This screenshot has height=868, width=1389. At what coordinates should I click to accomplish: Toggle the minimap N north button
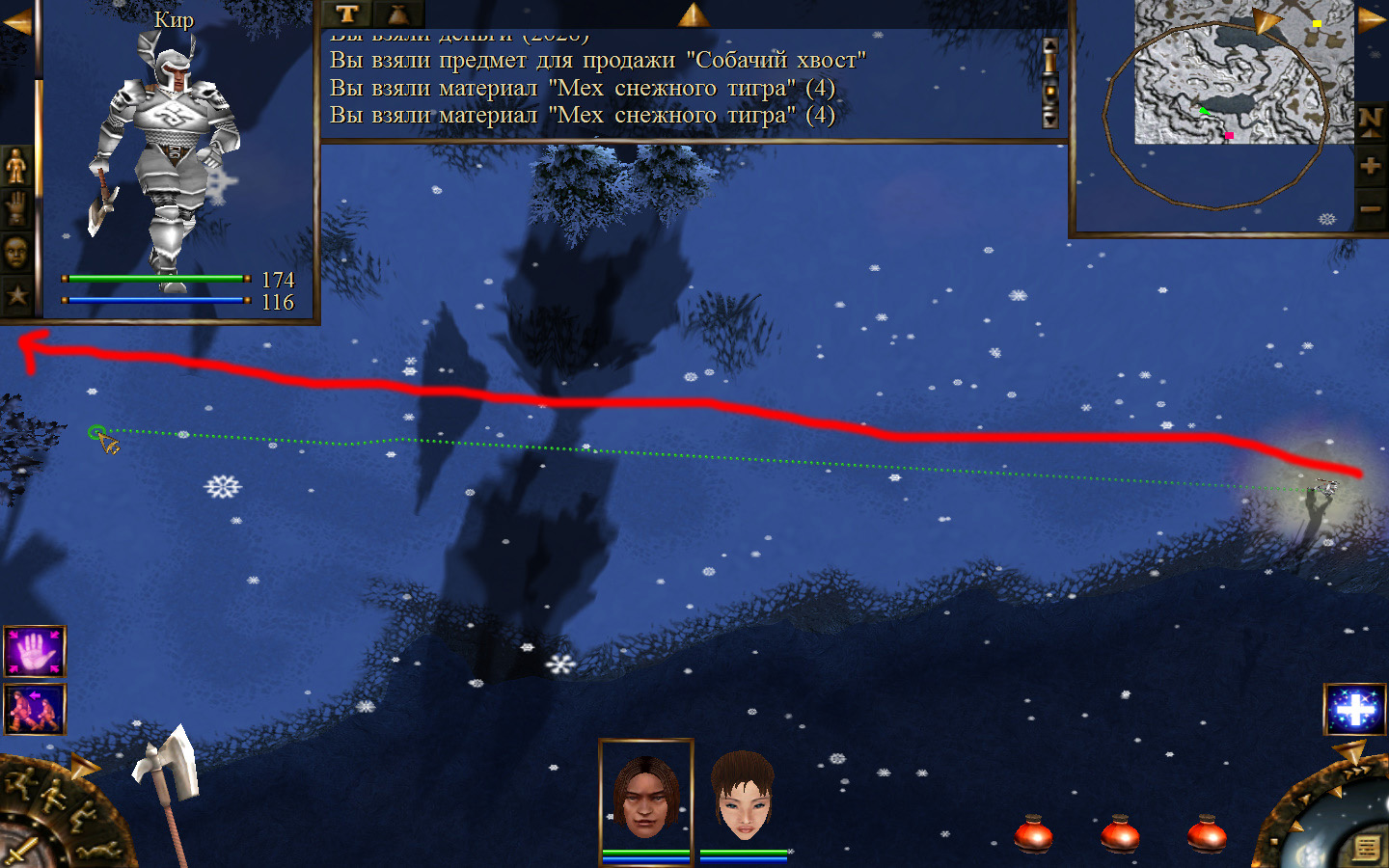click(x=1371, y=122)
